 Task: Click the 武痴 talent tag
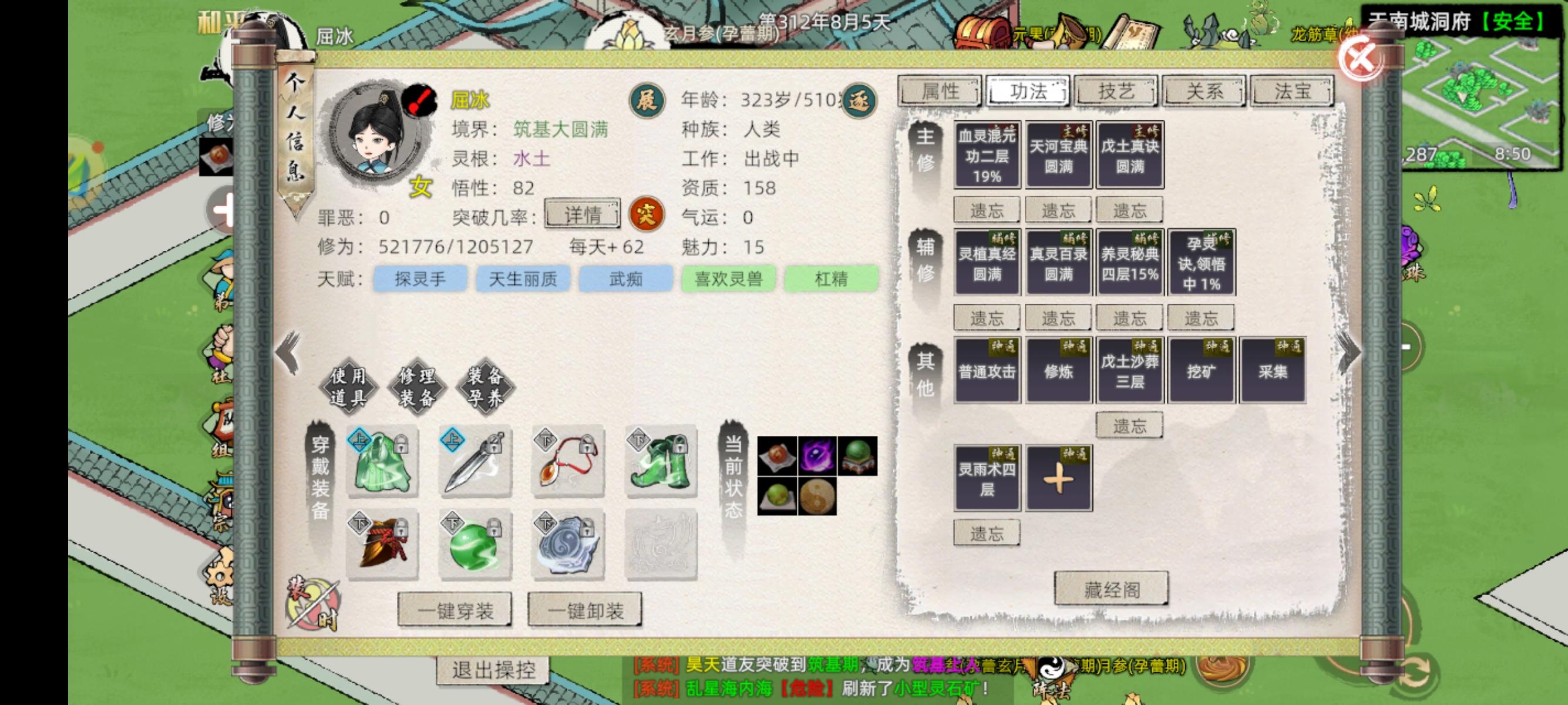click(x=626, y=279)
